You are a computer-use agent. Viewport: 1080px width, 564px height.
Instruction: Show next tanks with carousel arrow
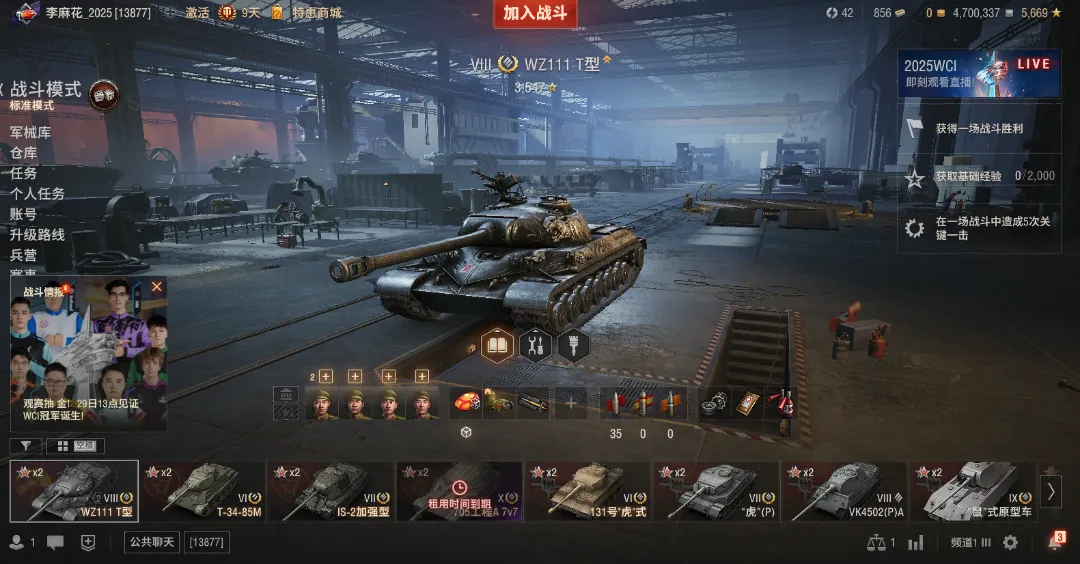1050,491
